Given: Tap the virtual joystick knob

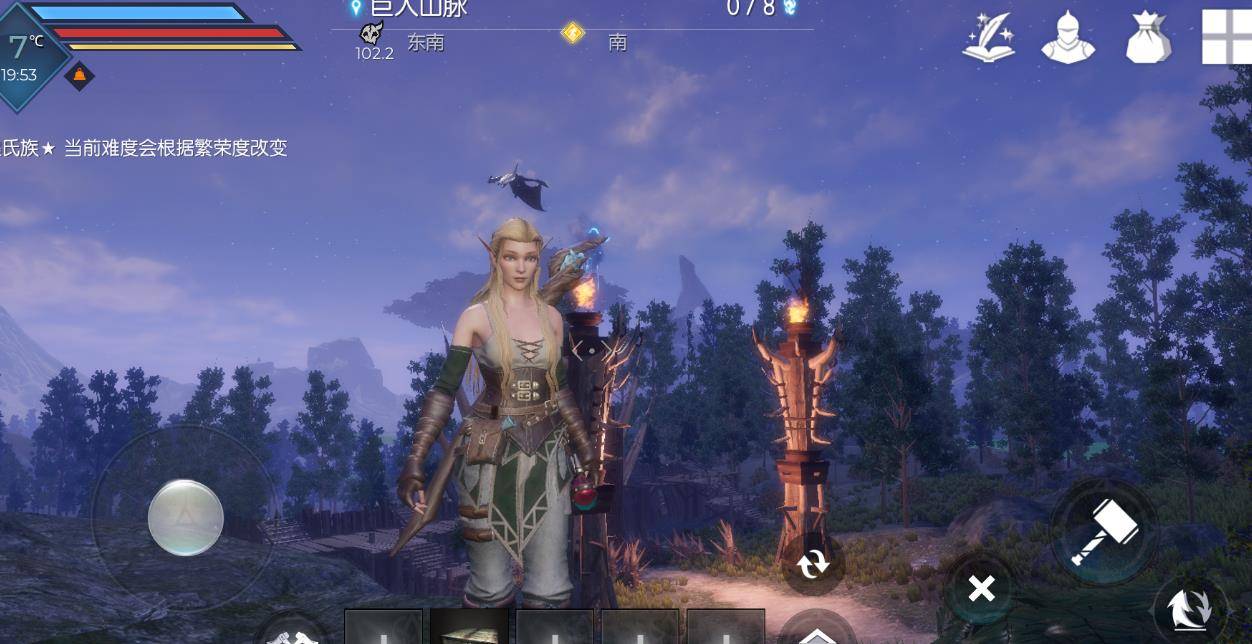Looking at the screenshot, I should pyautogui.click(x=185, y=517).
